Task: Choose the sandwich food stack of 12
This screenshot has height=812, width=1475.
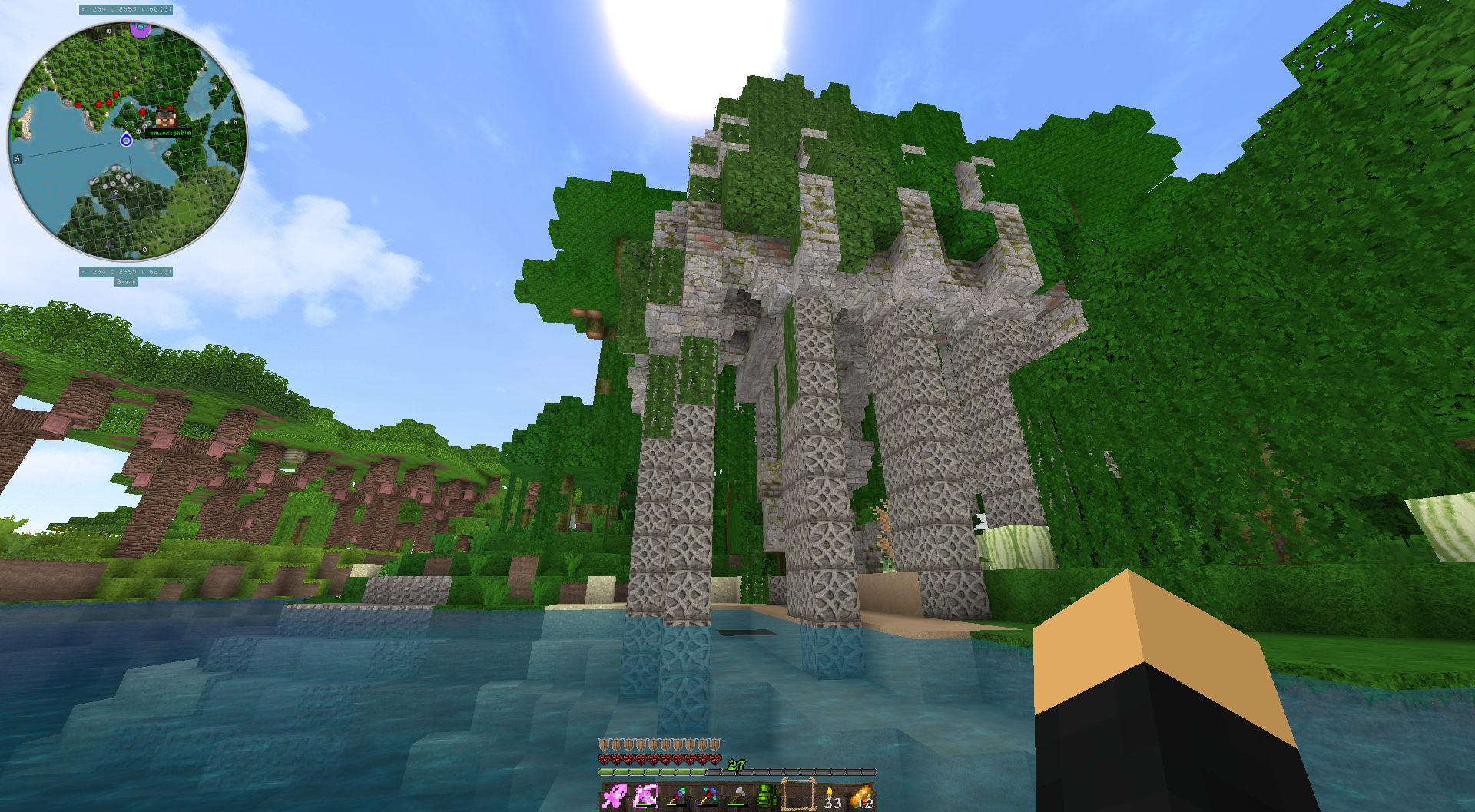Action: [x=861, y=797]
